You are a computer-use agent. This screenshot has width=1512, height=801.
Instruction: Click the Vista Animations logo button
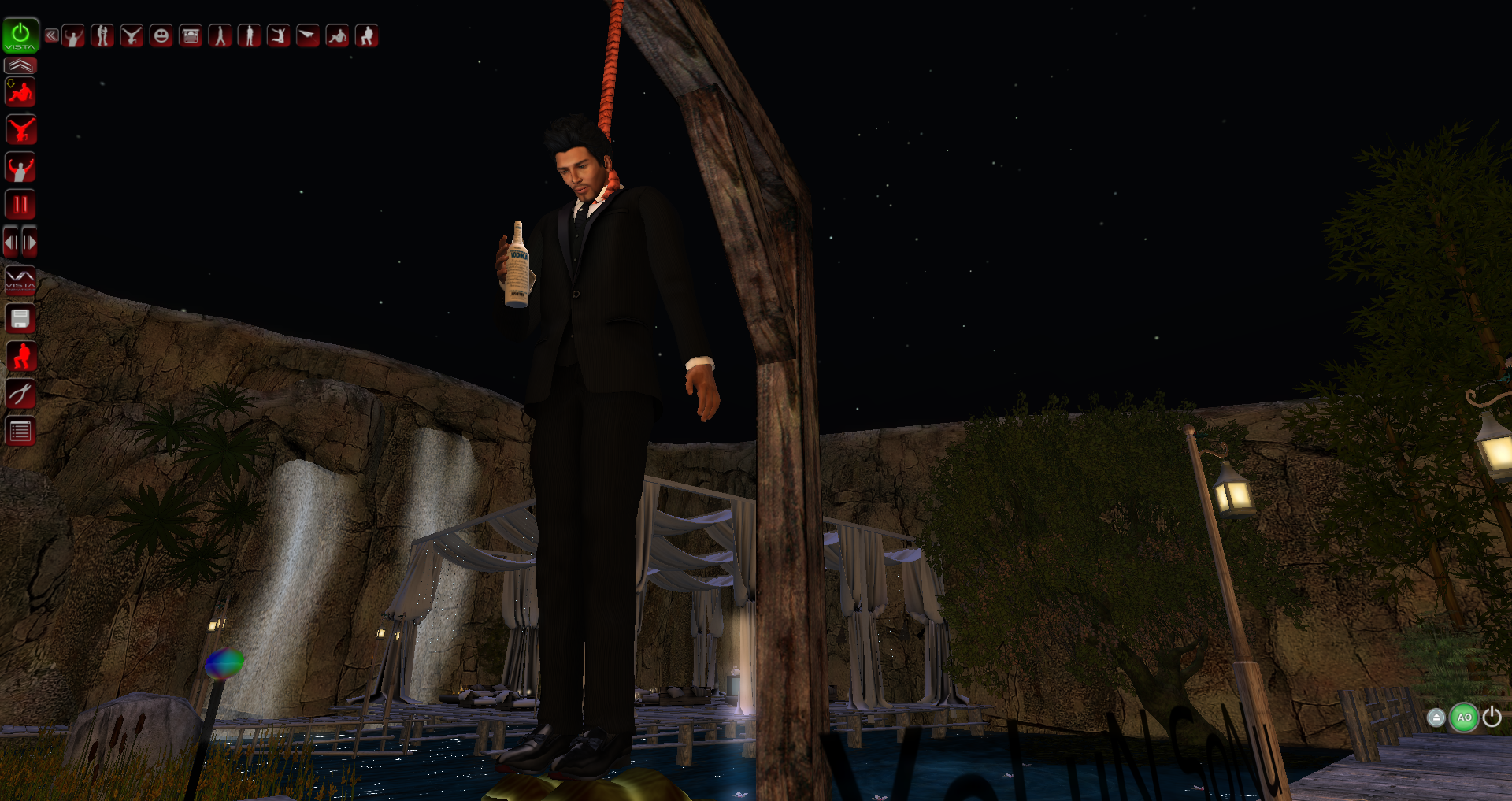(20, 280)
